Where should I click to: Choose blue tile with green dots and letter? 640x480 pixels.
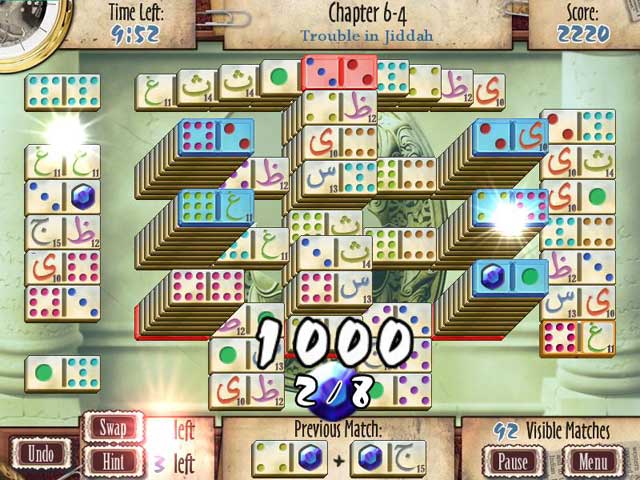click(x=214, y=207)
